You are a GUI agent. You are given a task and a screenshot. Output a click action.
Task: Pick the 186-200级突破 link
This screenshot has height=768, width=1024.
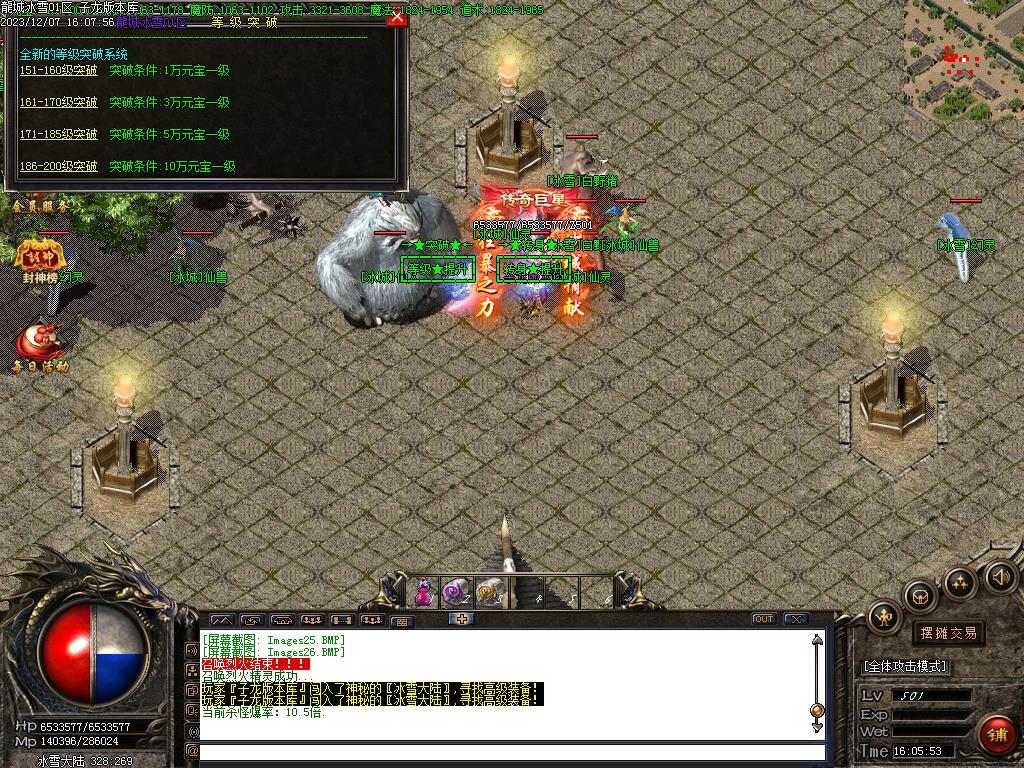[59, 167]
